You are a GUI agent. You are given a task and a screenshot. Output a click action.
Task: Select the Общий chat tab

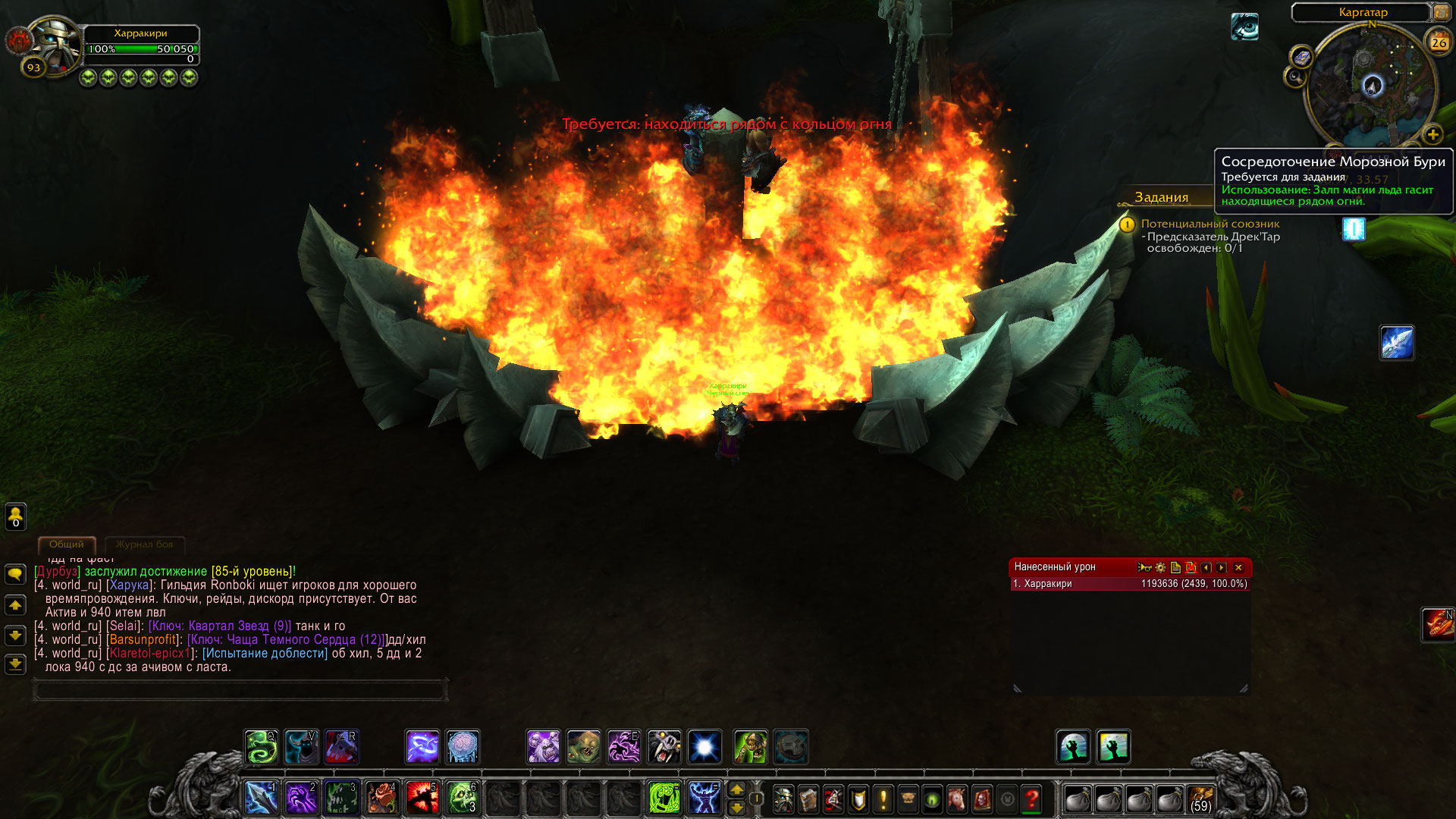click(x=67, y=544)
